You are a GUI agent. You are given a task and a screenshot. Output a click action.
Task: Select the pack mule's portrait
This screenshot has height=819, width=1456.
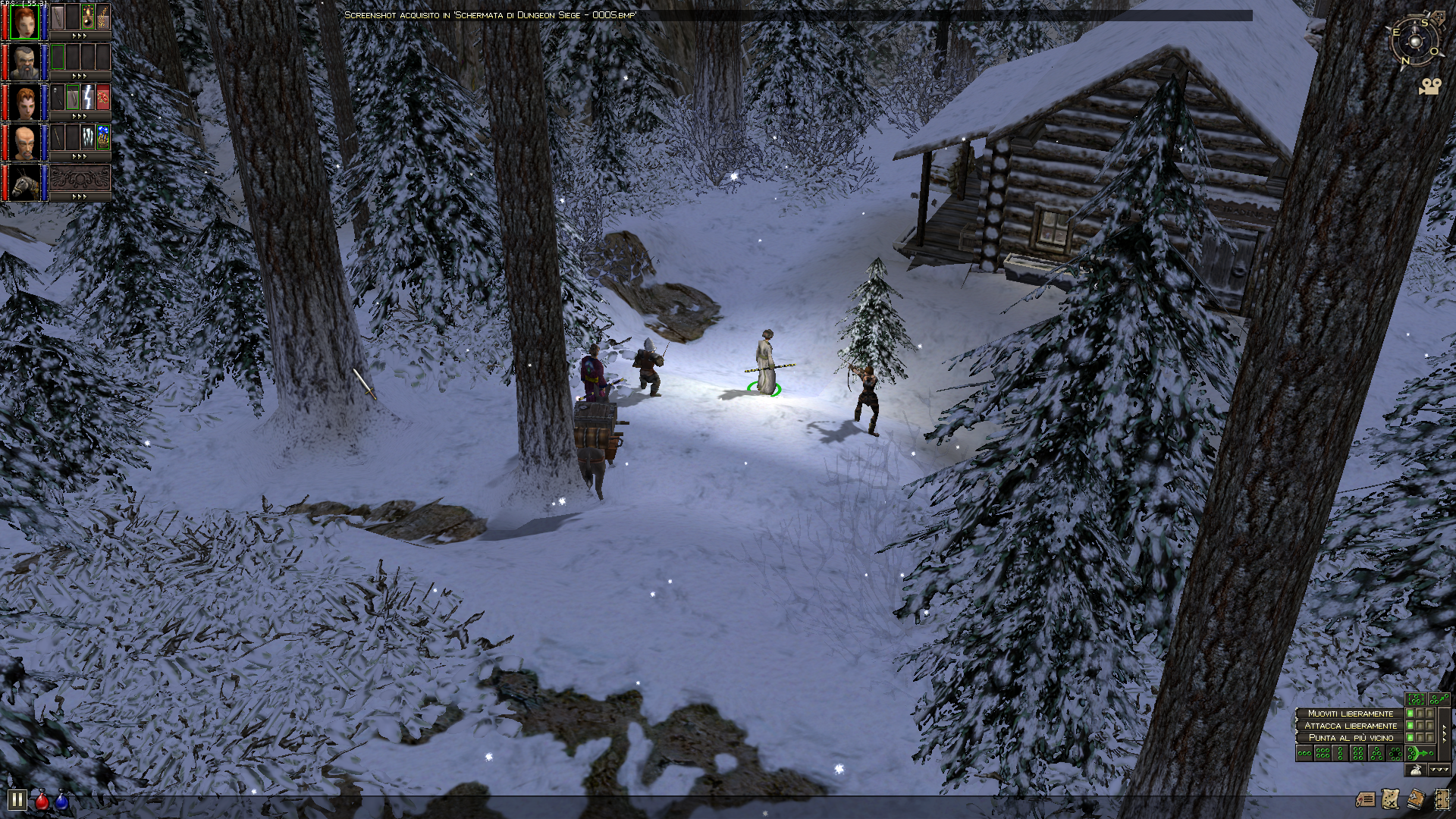[x=24, y=183]
